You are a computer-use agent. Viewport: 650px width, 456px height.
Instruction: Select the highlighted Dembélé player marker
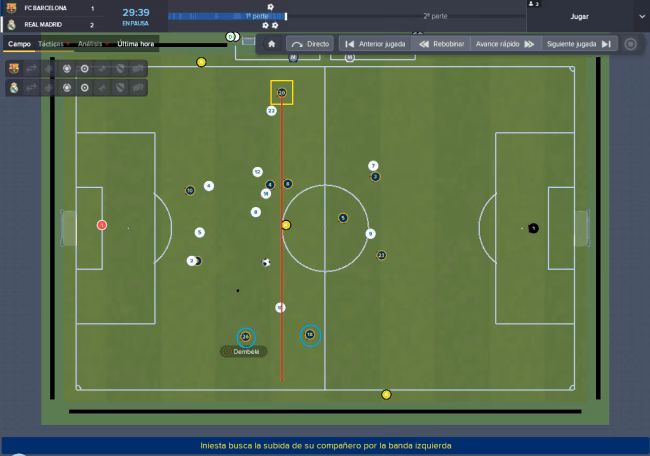(x=245, y=337)
